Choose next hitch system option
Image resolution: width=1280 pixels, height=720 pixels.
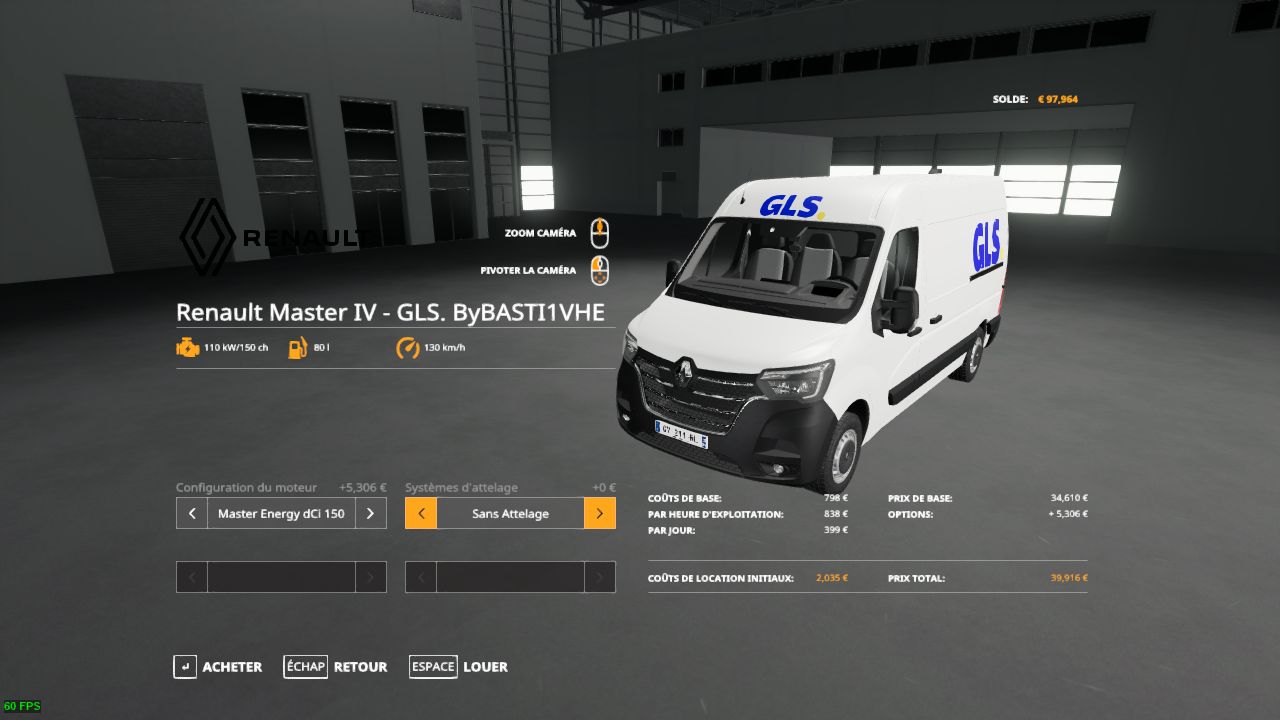tap(599, 513)
